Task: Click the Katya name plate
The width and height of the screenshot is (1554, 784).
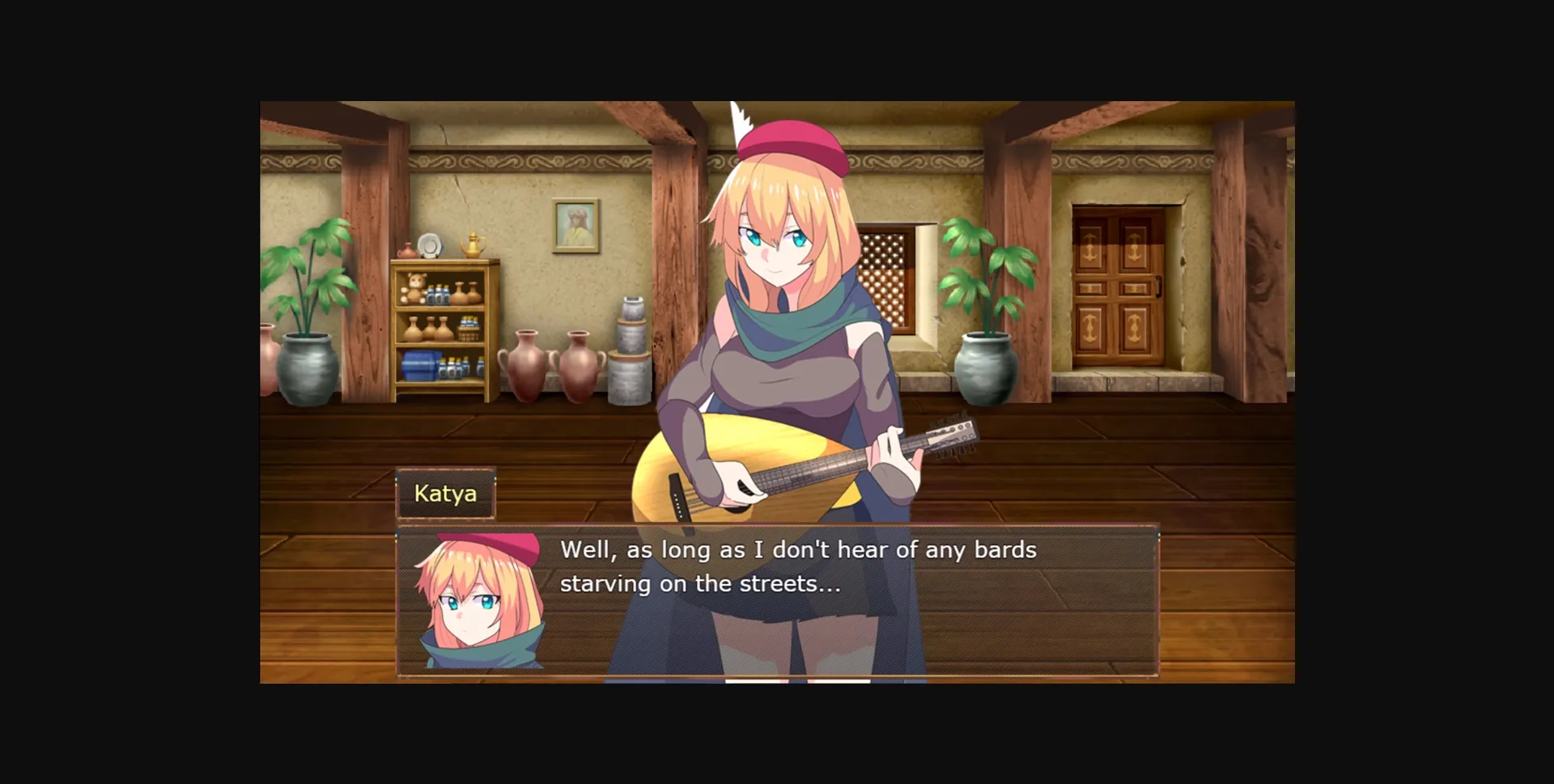Action: (447, 493)
